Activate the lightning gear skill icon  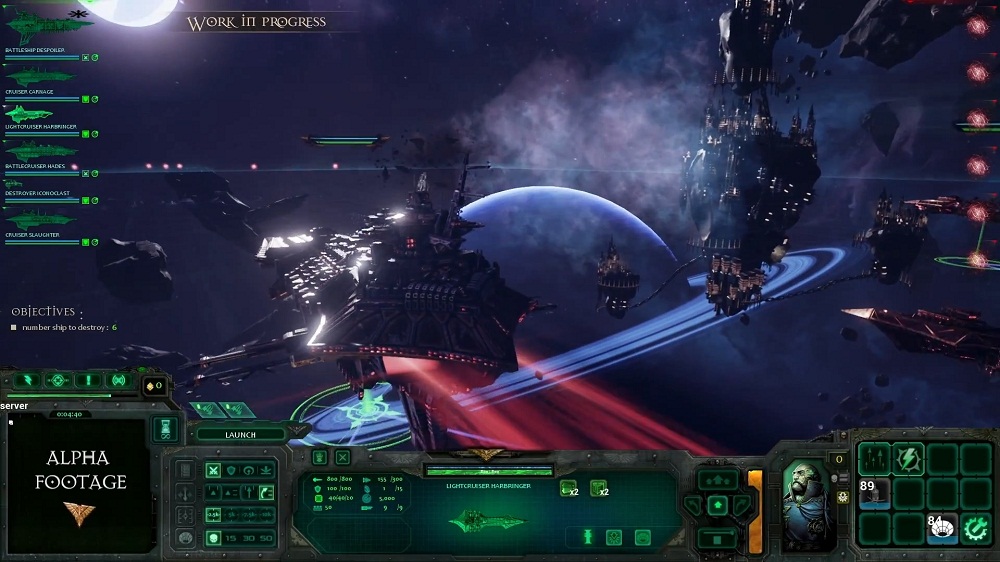pyautogui.click(x=908, y=457)
